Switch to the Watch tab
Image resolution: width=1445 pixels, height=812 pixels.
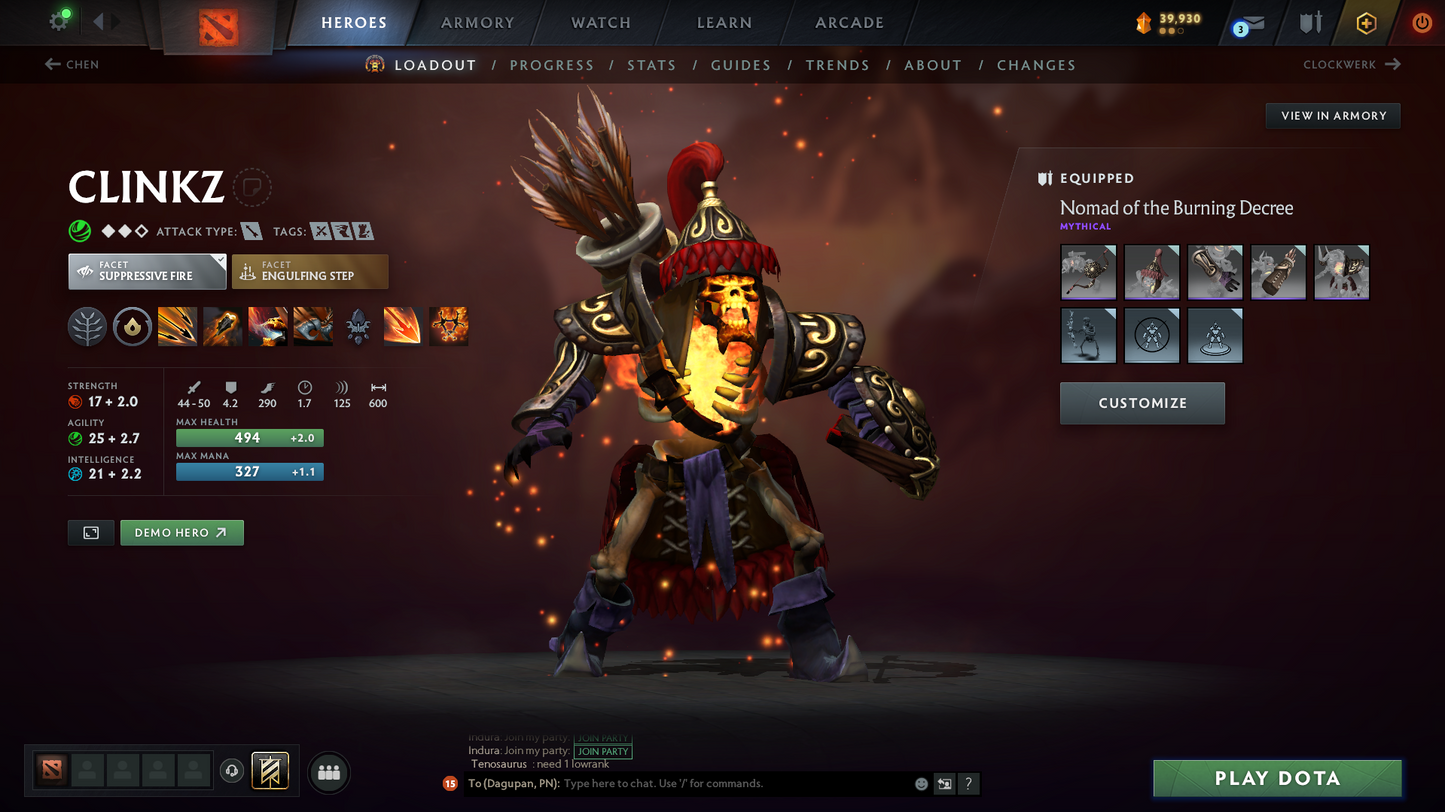point(601,23)
